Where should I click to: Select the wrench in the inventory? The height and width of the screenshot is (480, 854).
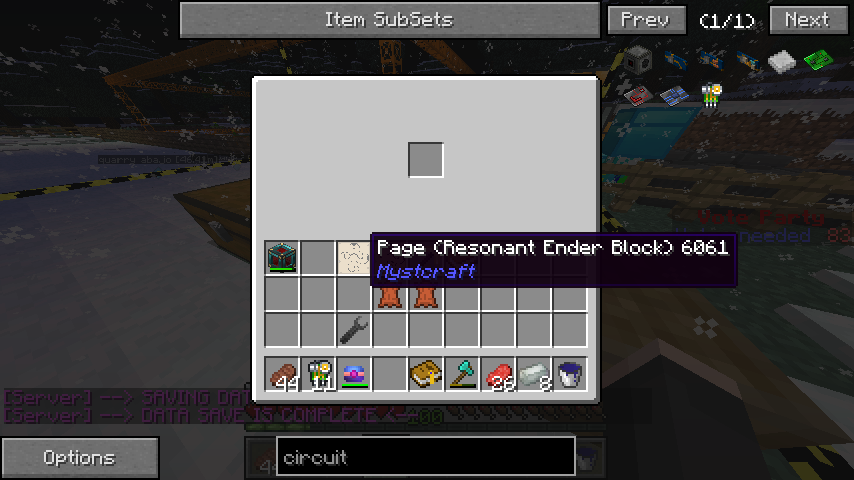(x=353, y=328)
